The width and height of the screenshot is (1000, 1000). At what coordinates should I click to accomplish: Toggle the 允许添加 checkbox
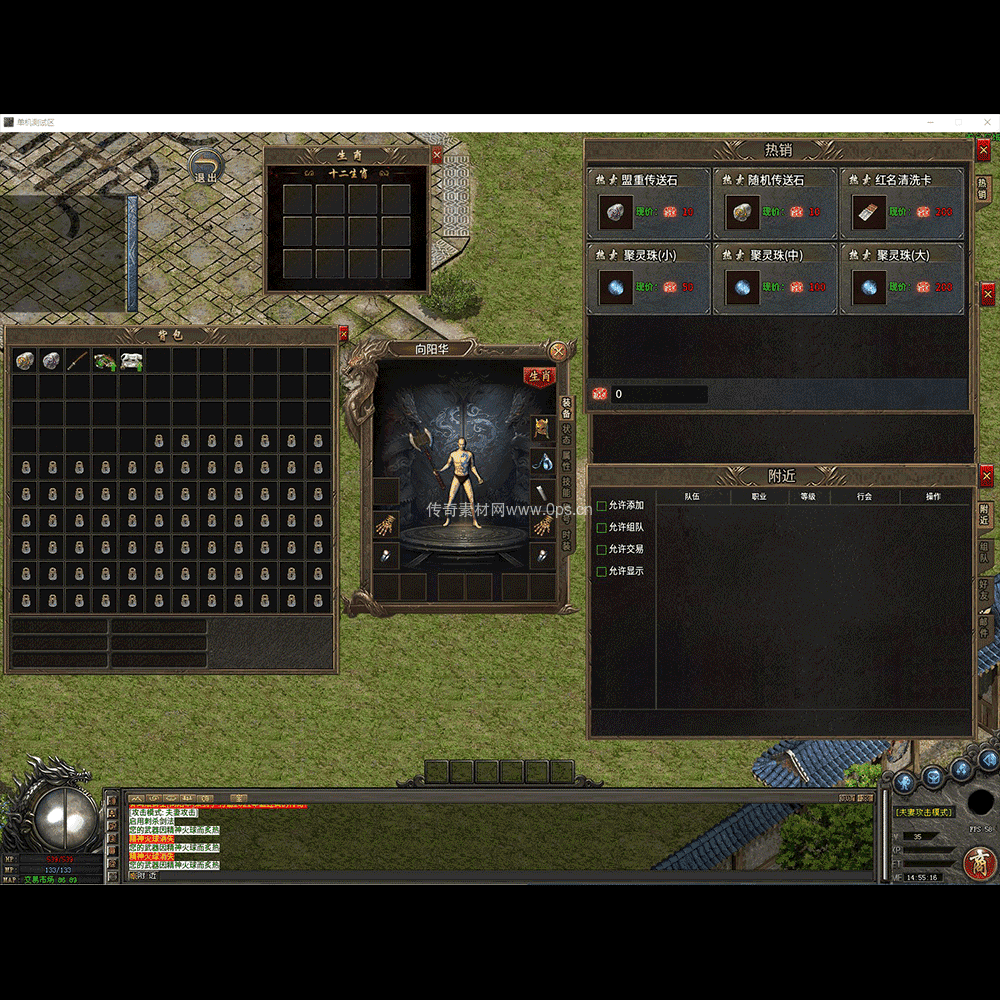602,506
